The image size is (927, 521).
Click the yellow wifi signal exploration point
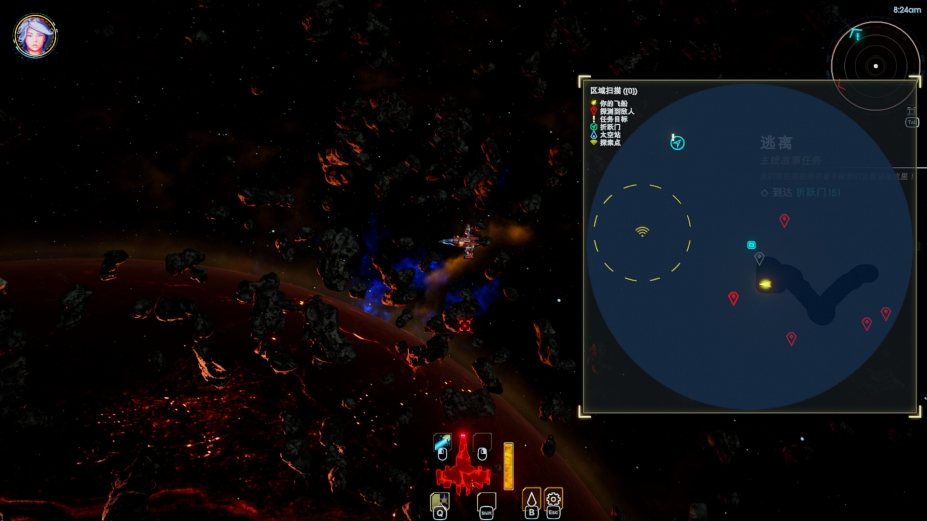coord(642,232)
